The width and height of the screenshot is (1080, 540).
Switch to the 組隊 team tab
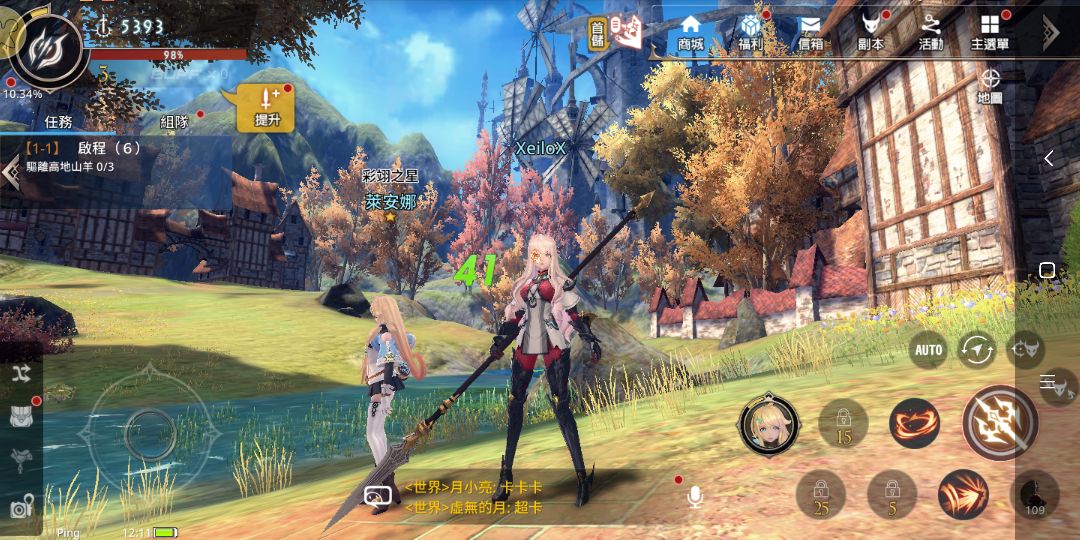pos(175,122)
